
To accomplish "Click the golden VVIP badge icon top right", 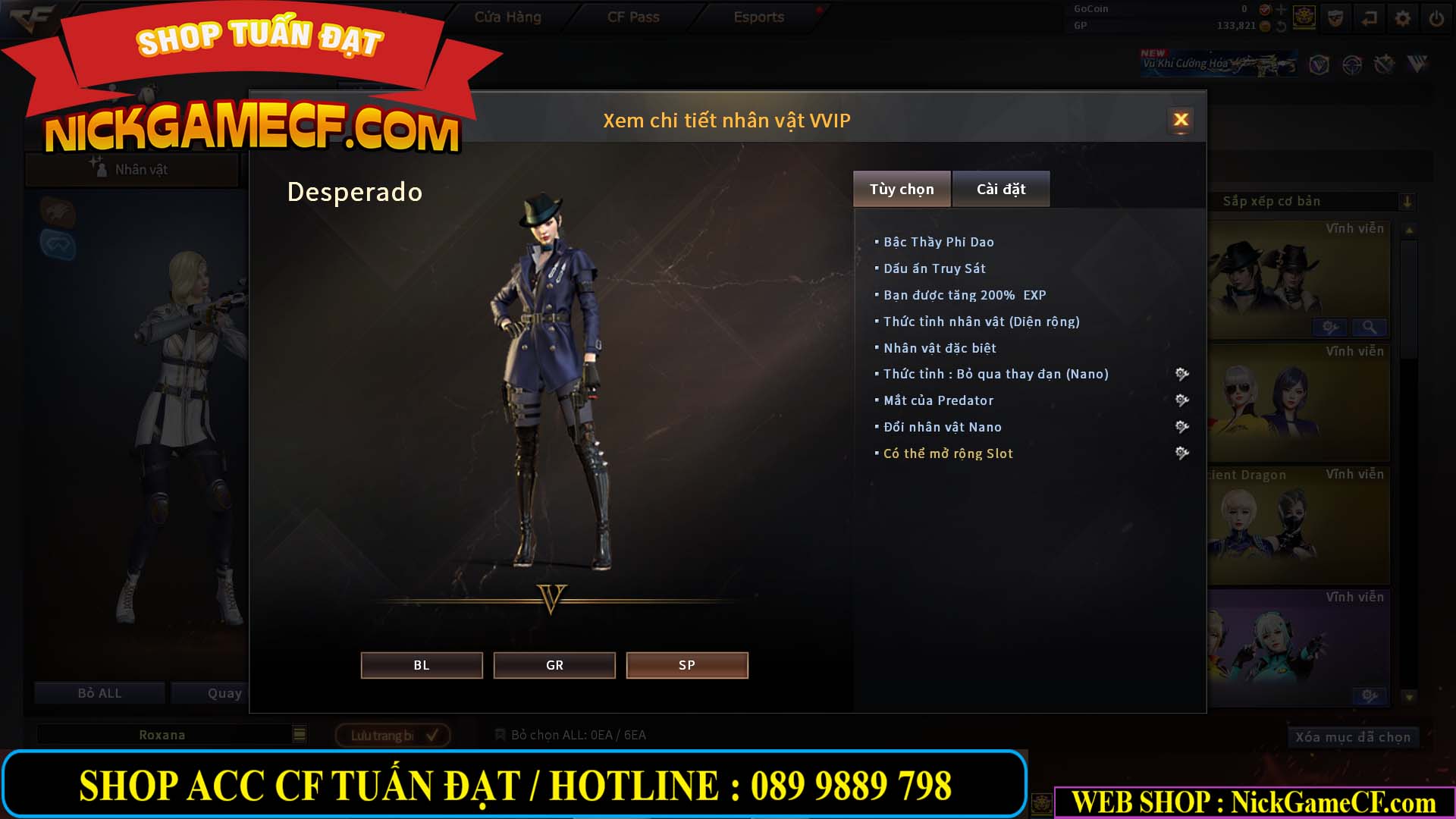I will pos(1304,17).
